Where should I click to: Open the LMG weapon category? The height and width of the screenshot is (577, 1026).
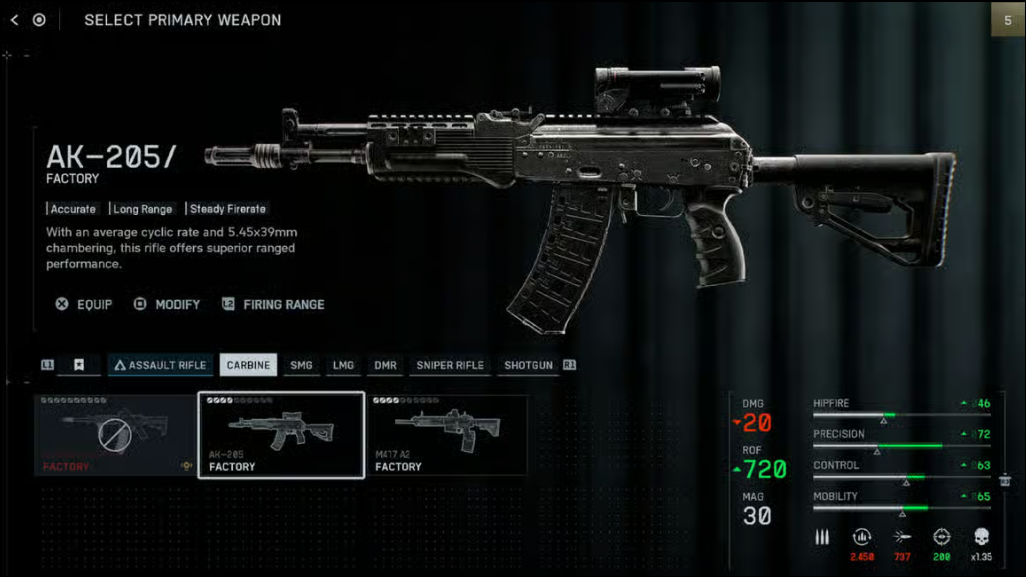click(343, 365)
